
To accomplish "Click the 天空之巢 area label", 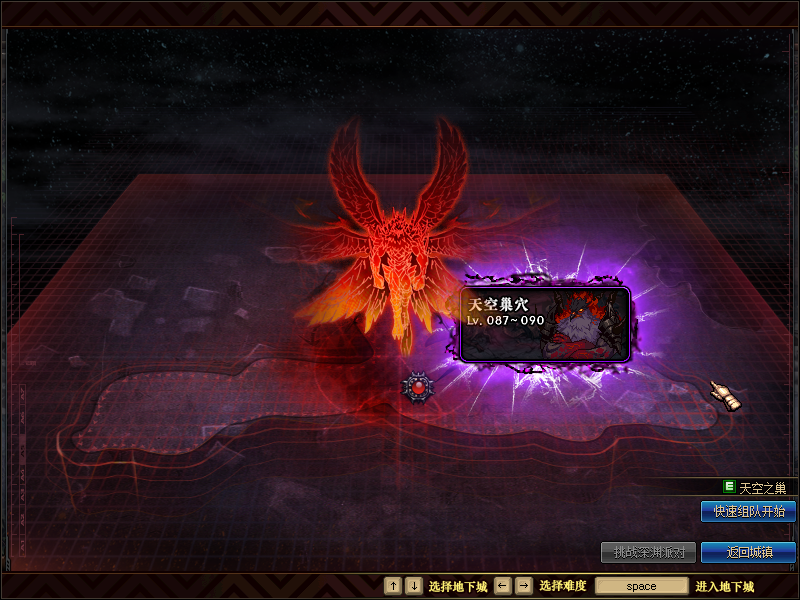I will (x=762, y=488).
